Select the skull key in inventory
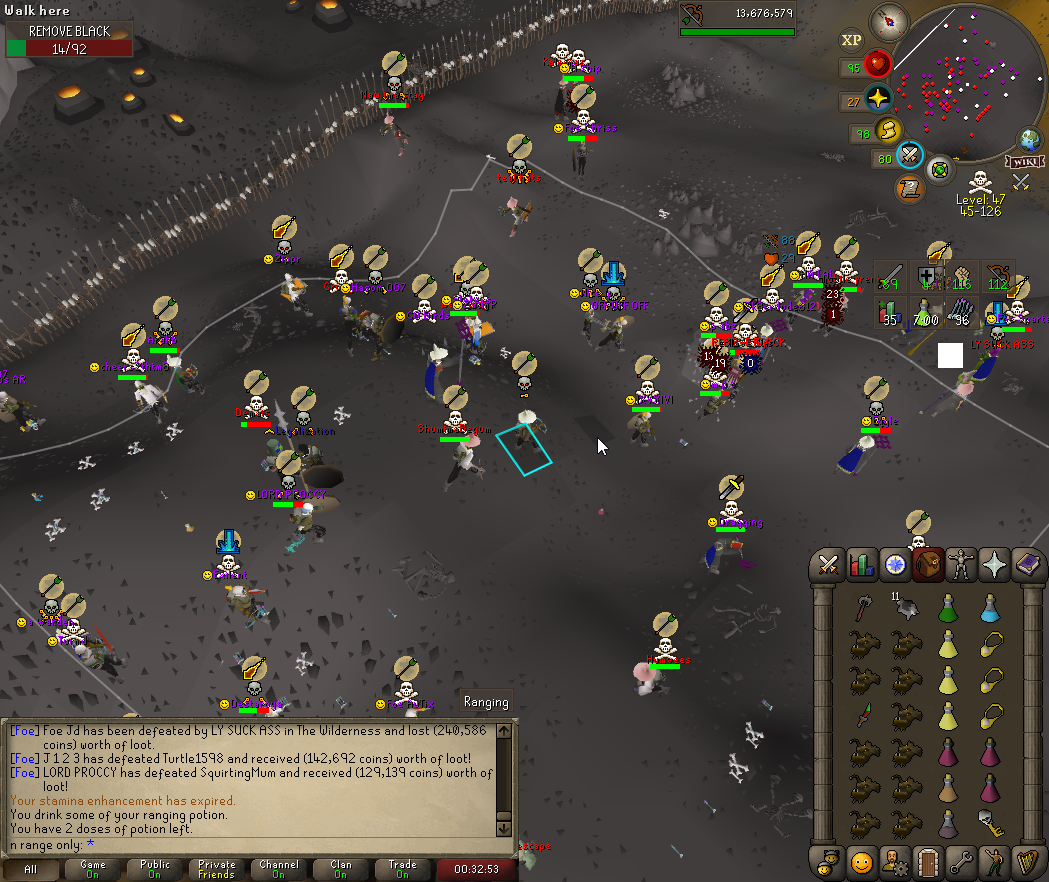The width and height of the screenshot is (1049, 882). [x=990, y=823]
